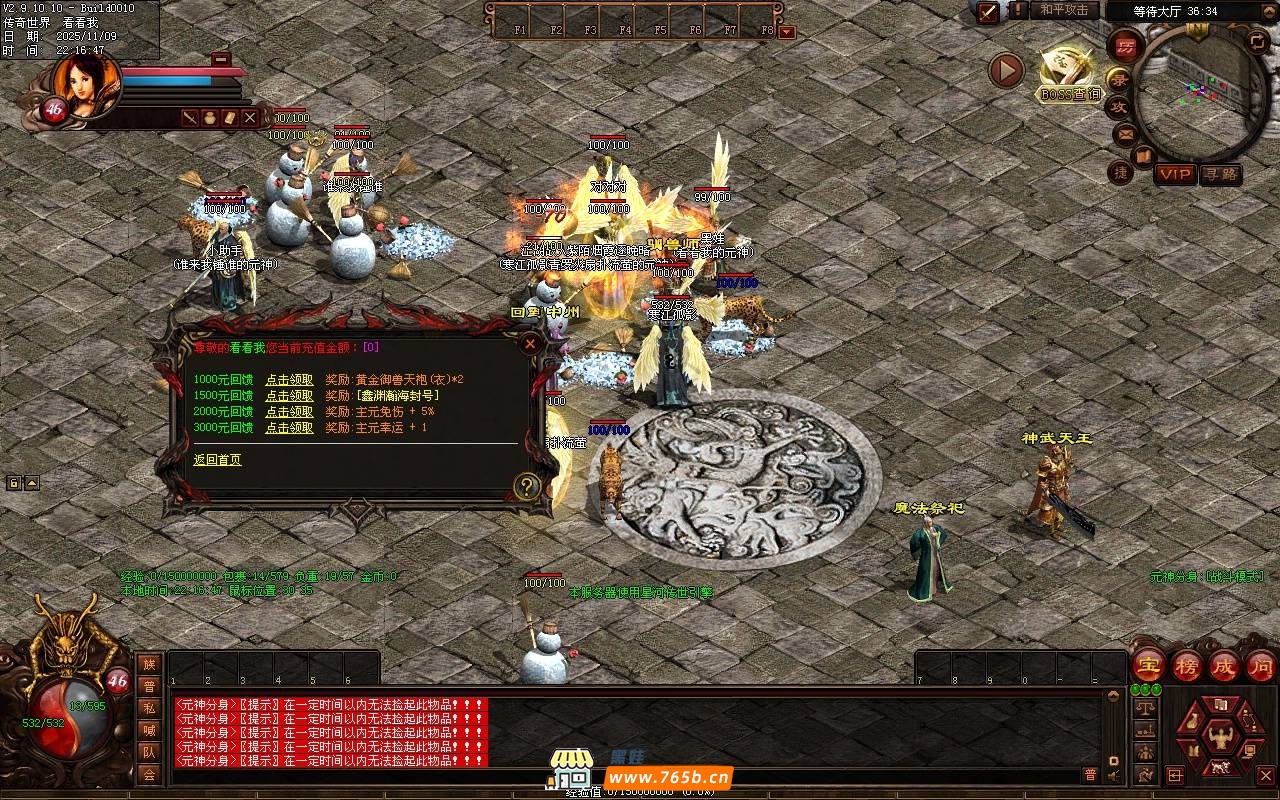Viewport: 1280px width, 800px height.
Task: Show the 榜 rankings button
Action: coord(1187,665)
